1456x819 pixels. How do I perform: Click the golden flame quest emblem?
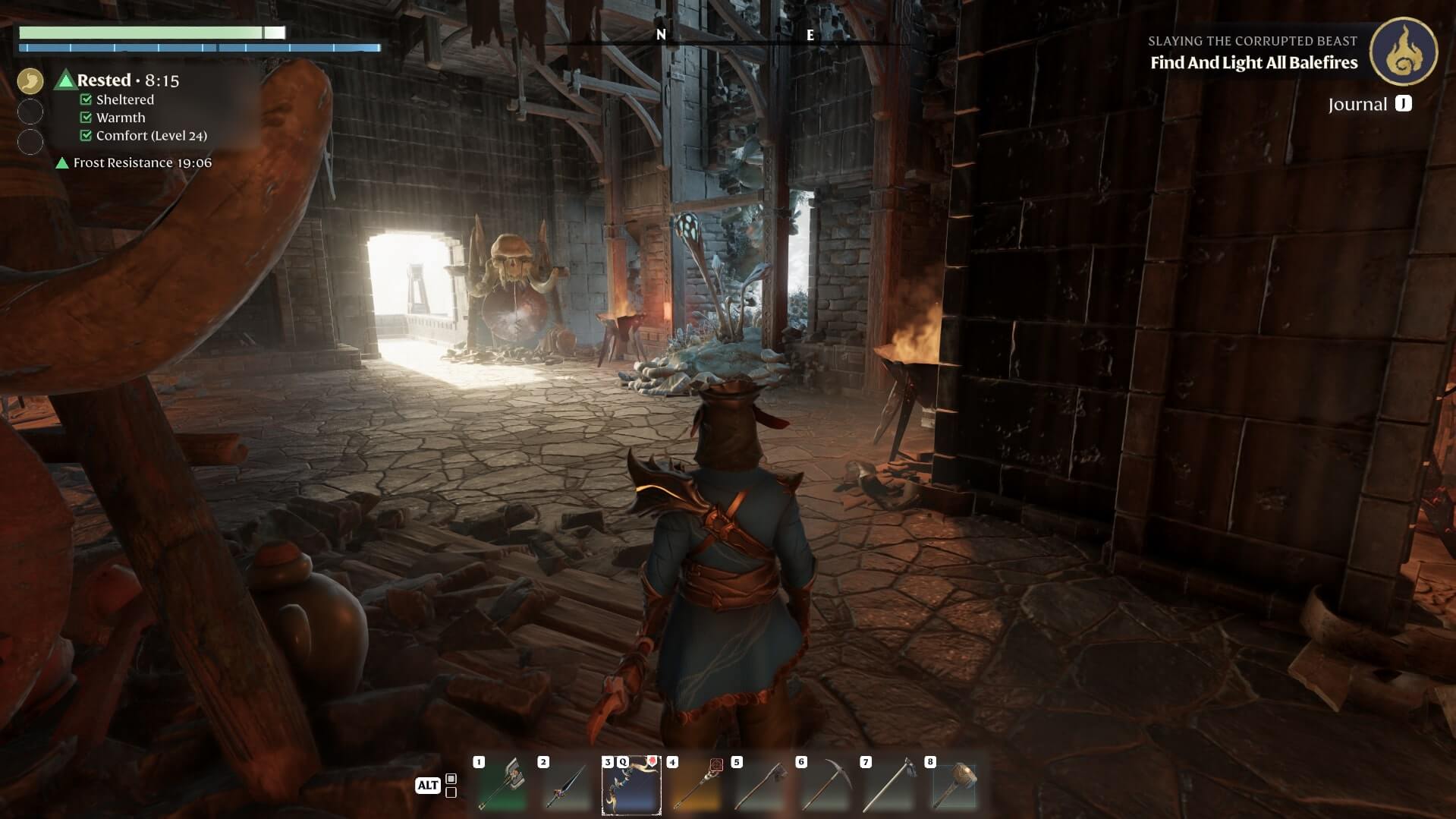(1403, 52)
